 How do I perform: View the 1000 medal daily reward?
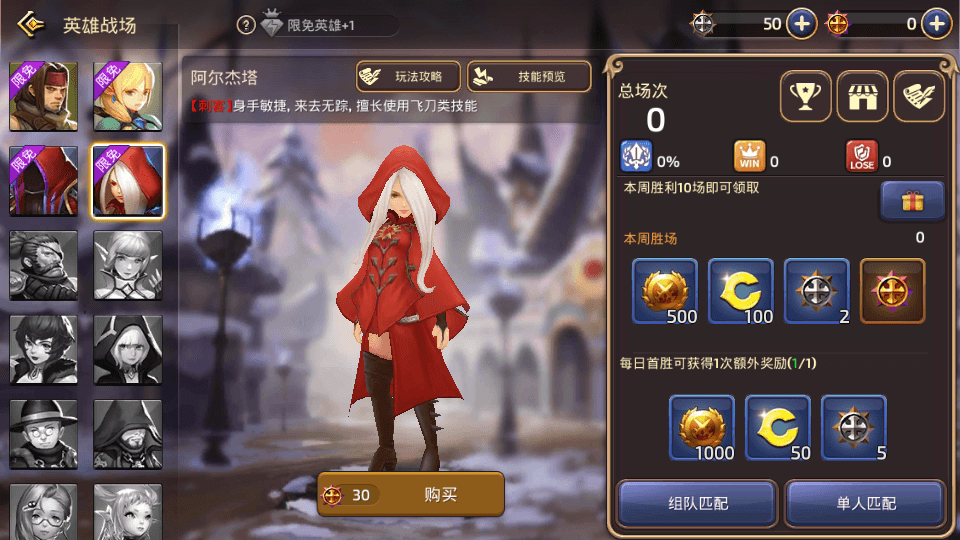702,428
